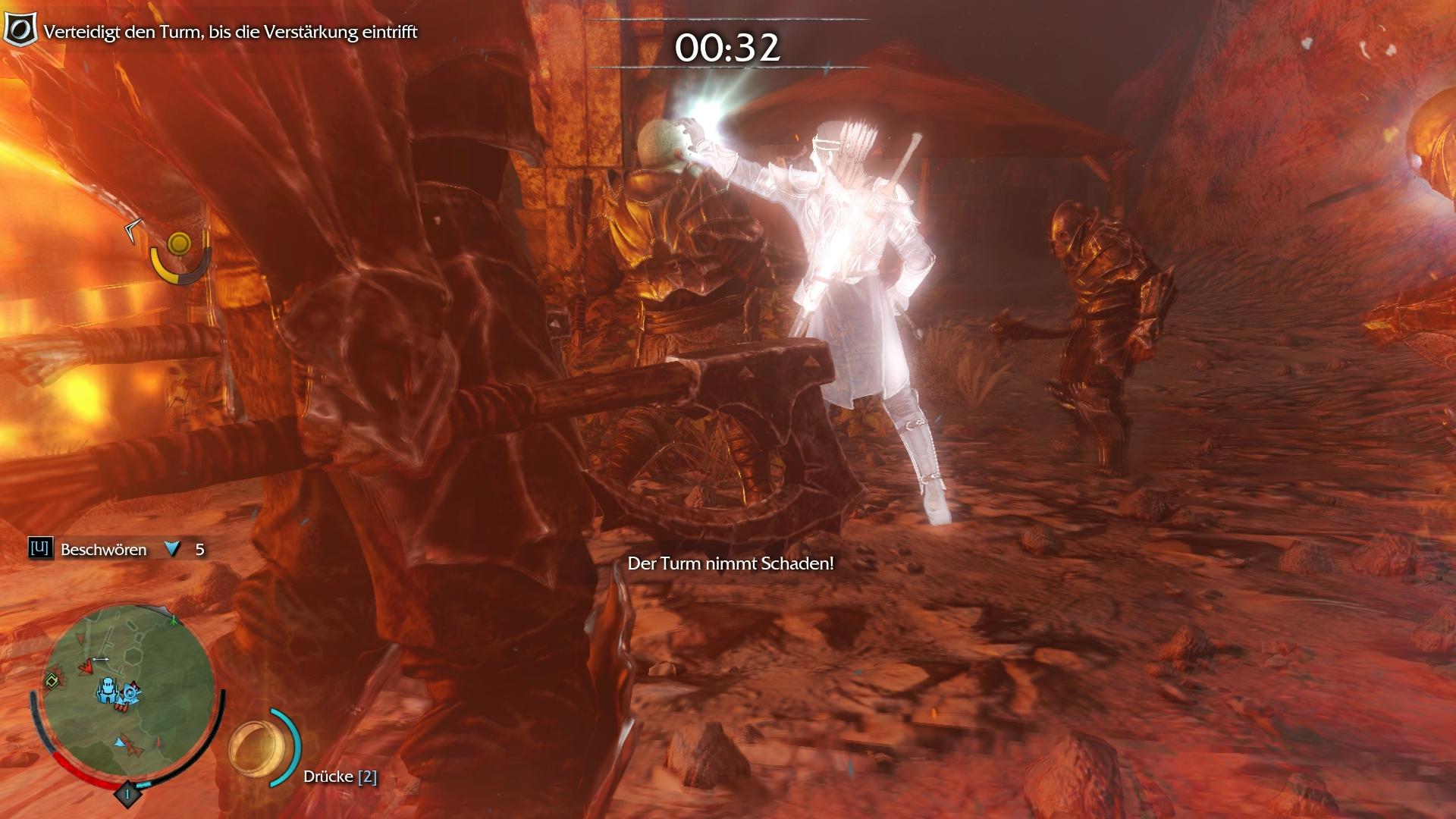Click the level diamond below the minimap
This screenshot has height=819, width=1456.
point(127,794)
